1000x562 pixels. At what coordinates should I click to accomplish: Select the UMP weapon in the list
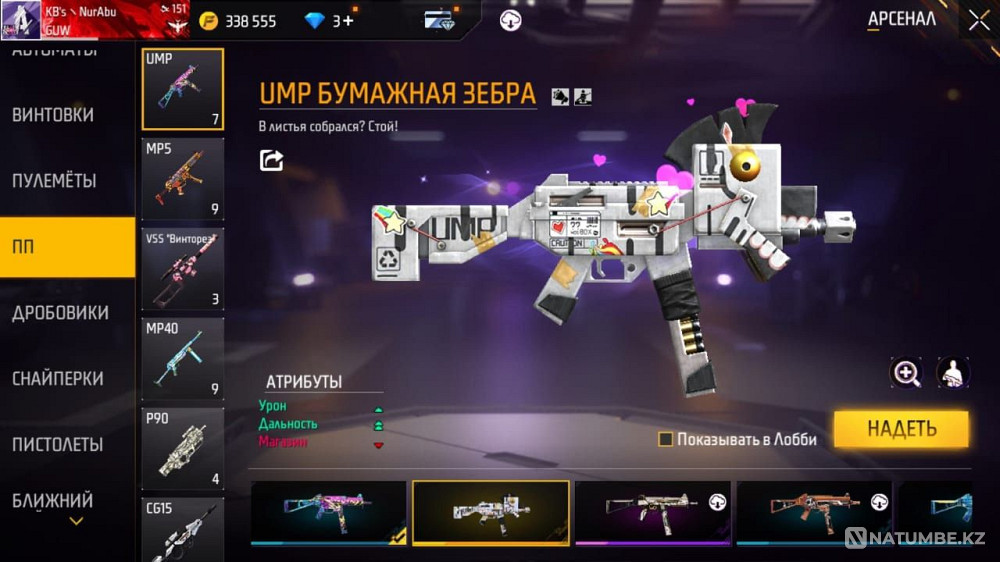coord(182,89)
